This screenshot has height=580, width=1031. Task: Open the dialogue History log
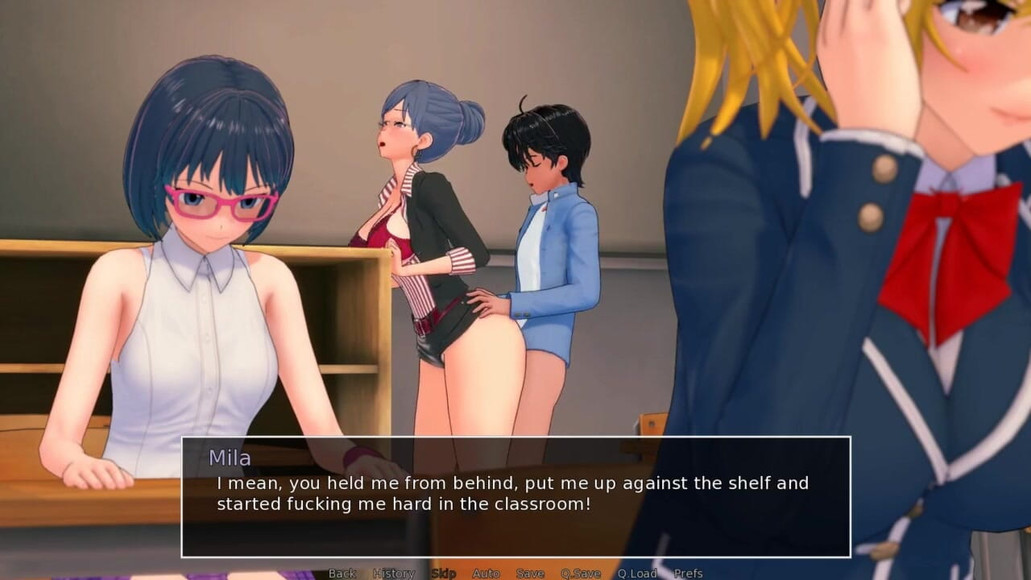394,573
